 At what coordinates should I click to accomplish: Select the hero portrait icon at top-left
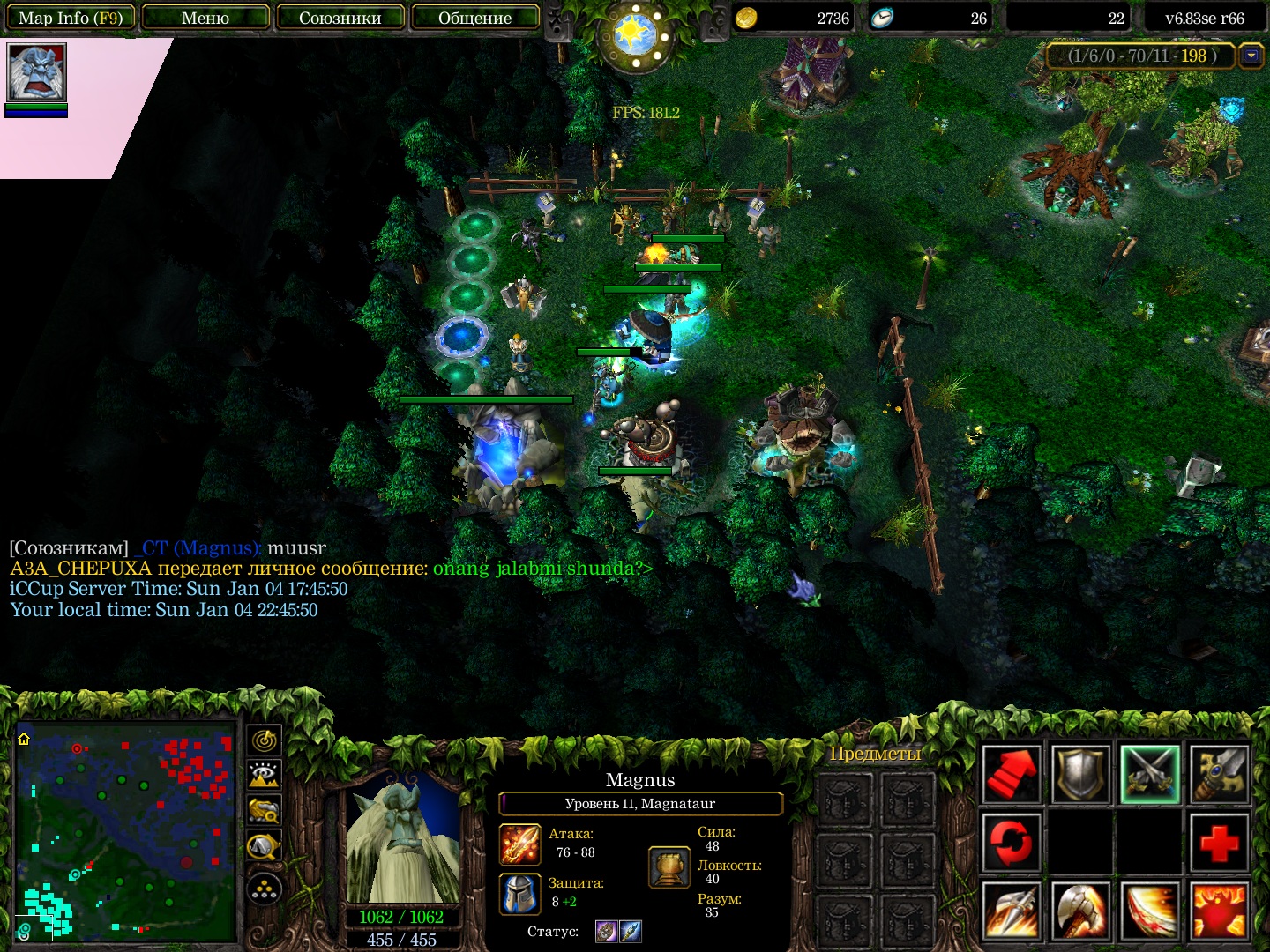pyautogui.click(x=36, y=72)
